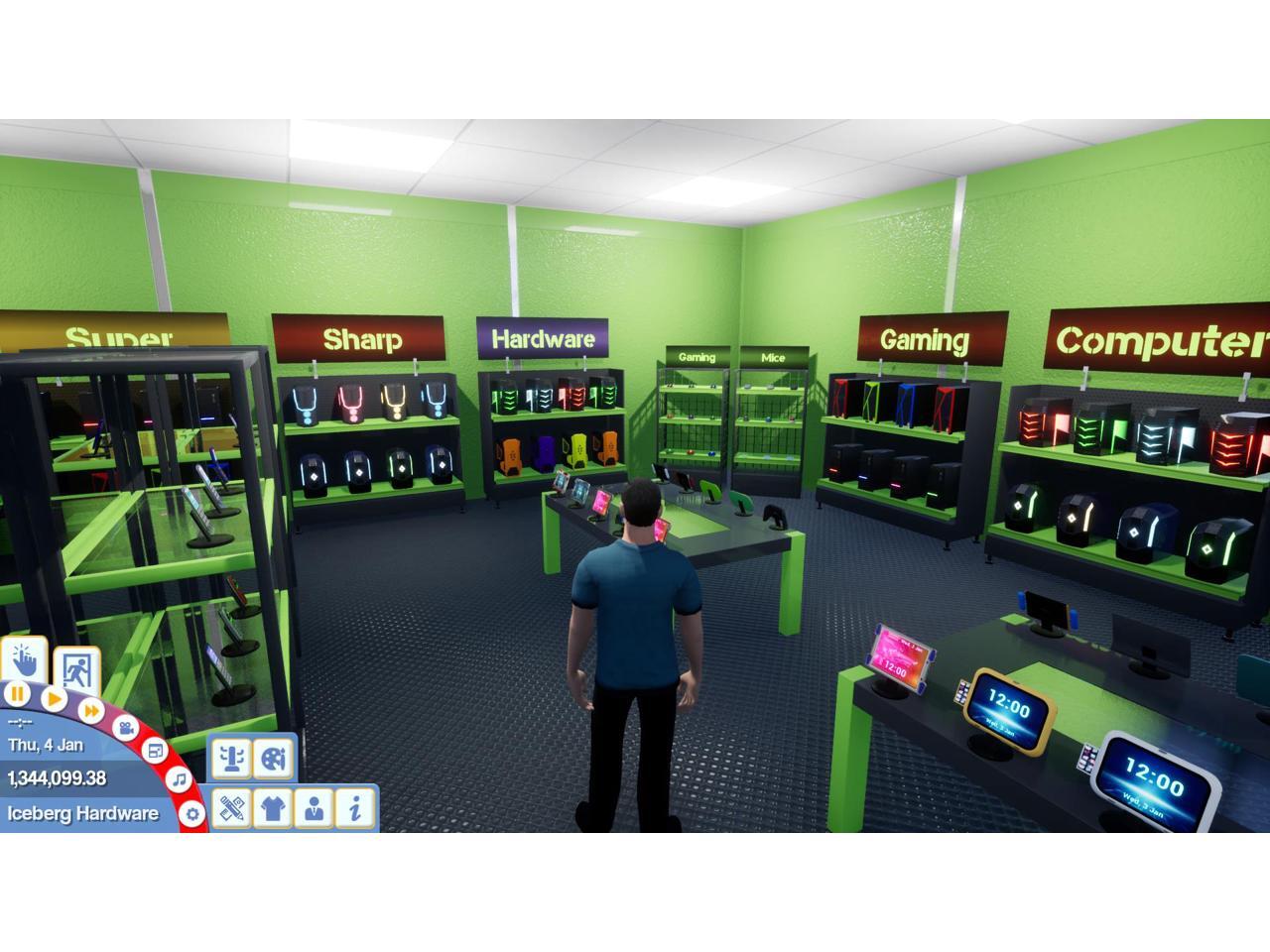Activate fast-forward speed
The height and width of the screenshot is (952, 1270).
91,710
